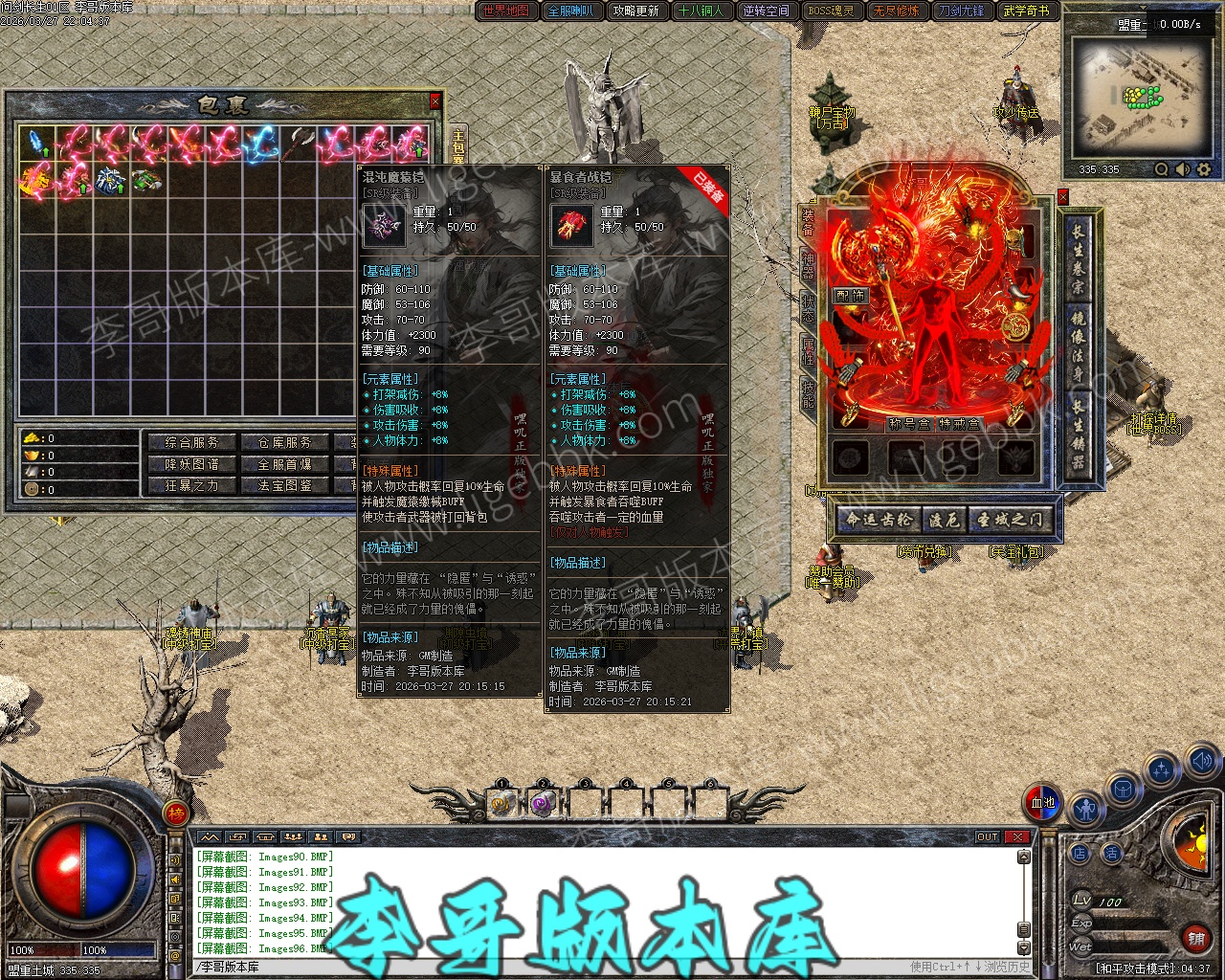This screenshot has height=980, width=1225.
Task: Open the BOSS魂灵 top menu button
Action: (x=831, y=11)
